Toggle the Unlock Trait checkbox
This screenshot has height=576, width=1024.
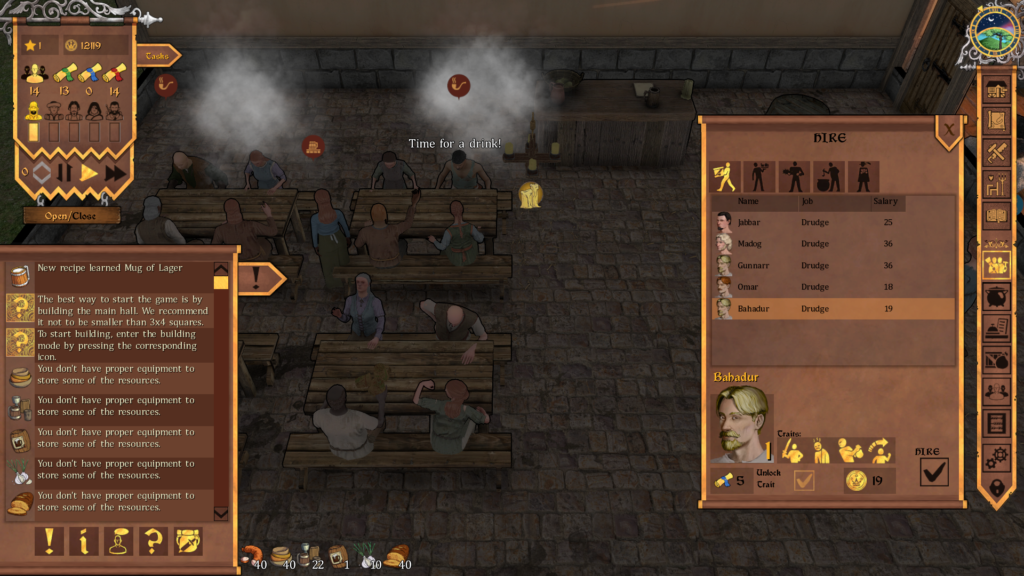tap(803, 481)
